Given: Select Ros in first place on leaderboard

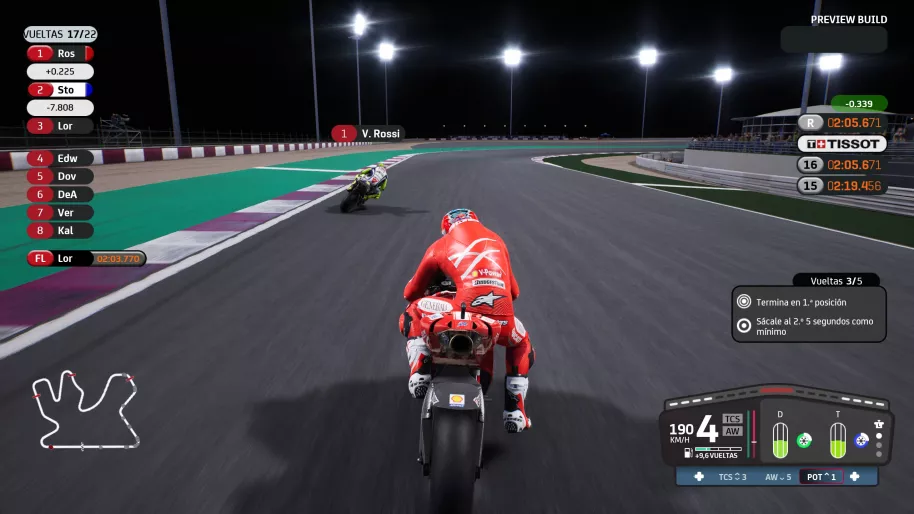Looking at the screenshot, I should 60,53.
